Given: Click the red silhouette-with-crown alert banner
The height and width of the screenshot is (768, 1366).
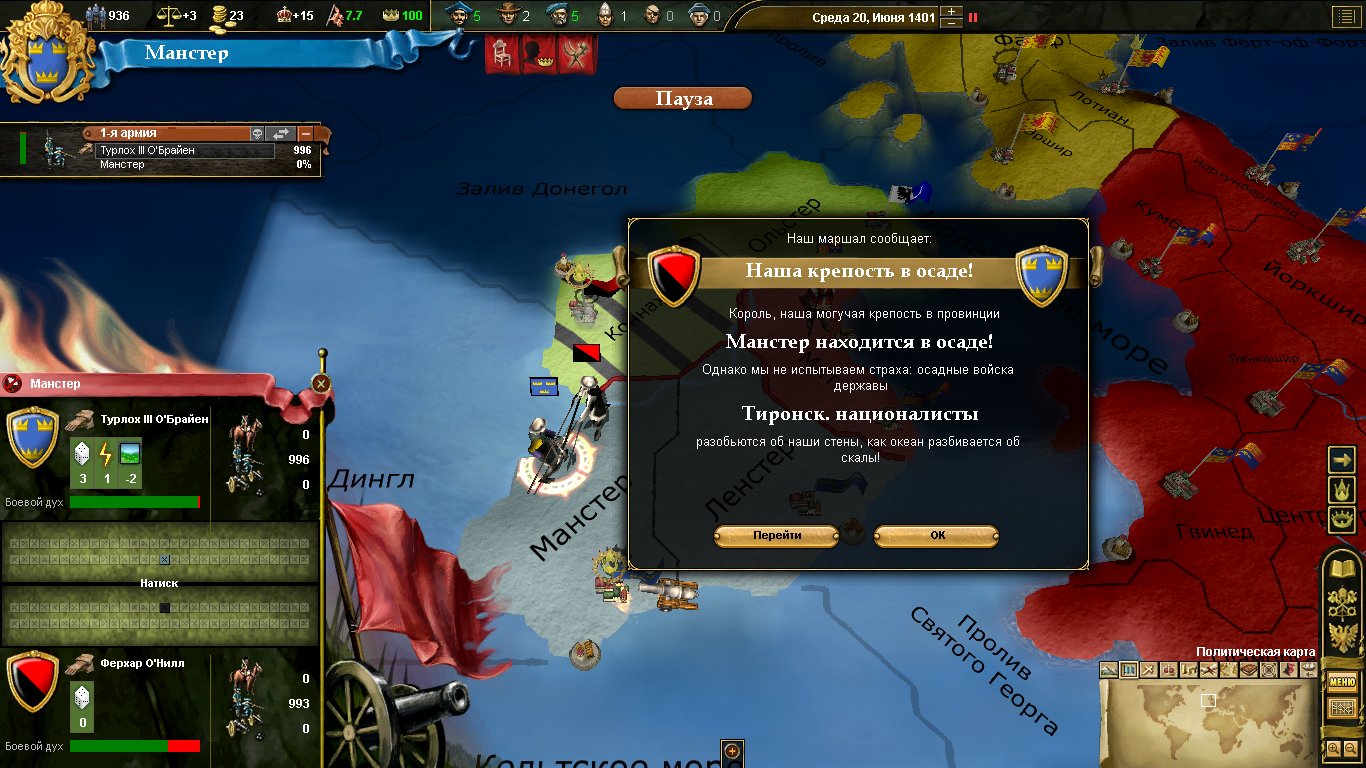Looking at the screenshot, I should (x=539, y=56).
